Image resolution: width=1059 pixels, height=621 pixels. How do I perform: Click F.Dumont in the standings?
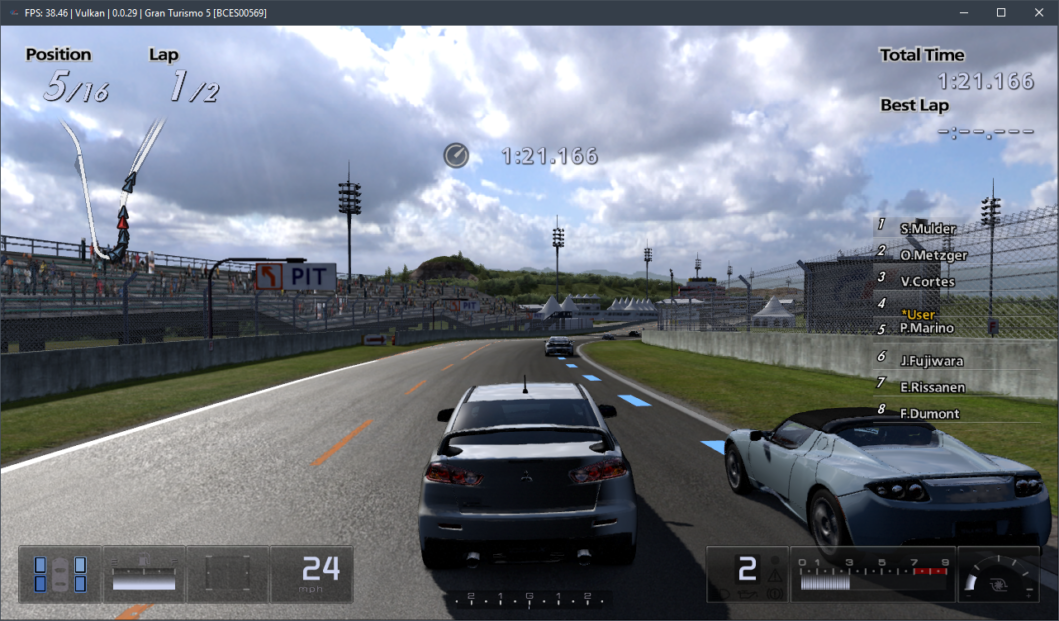(x=929, y=413)
